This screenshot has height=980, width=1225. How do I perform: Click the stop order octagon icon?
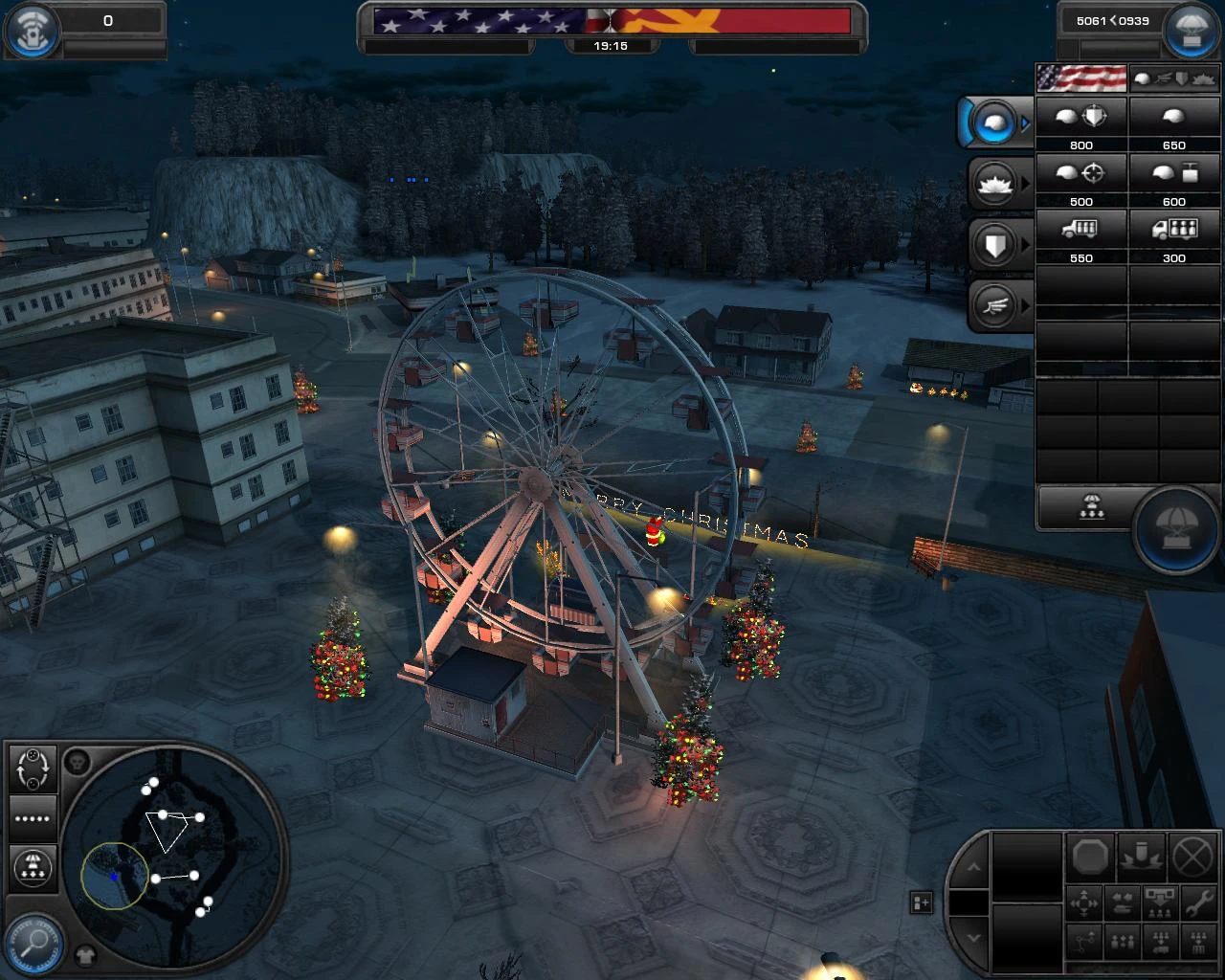pos(1091,857)
